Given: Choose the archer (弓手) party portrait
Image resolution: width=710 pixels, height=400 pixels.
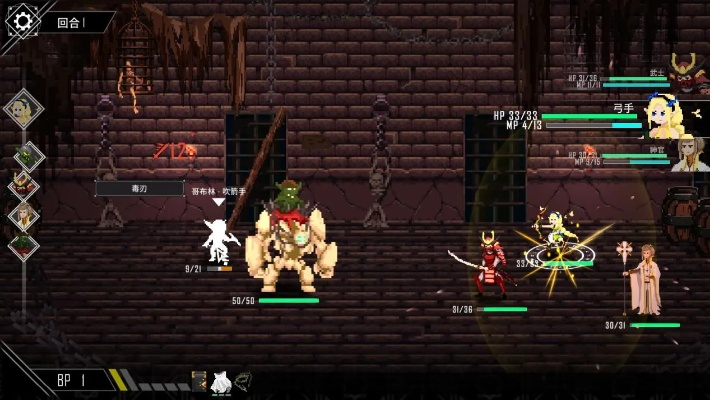Looking at the screenshot, I should tap(668, 116).
